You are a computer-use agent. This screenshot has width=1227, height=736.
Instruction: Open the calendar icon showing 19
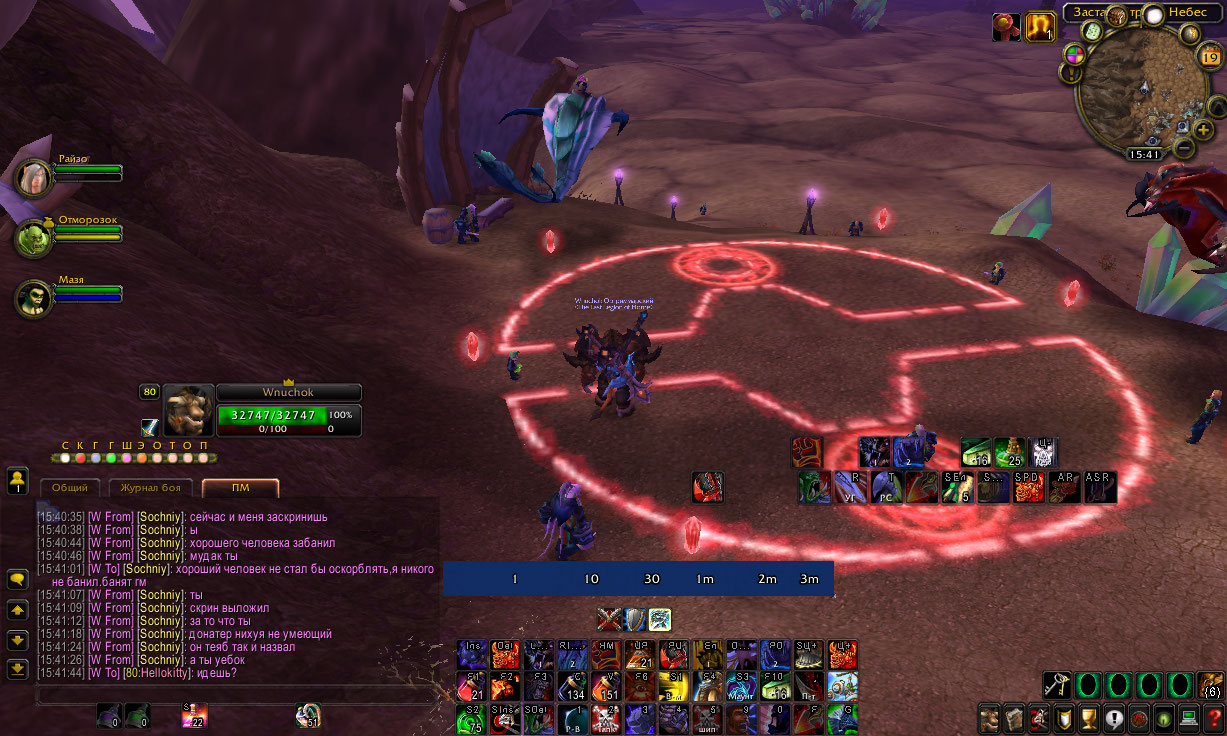point(1209,57)
